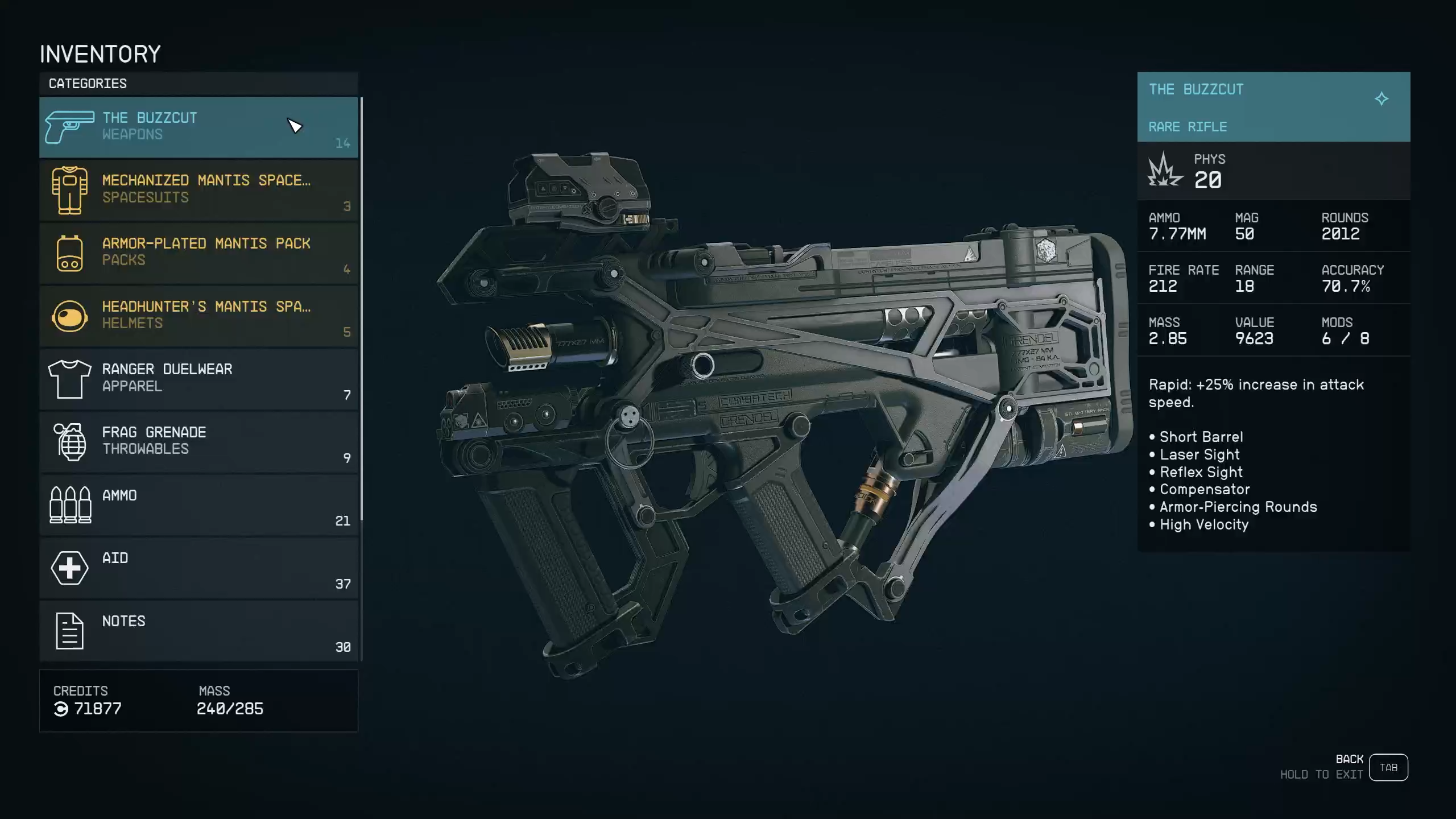Select the Spacesuits category row
Screen dimensions: 1456x819
198,190
